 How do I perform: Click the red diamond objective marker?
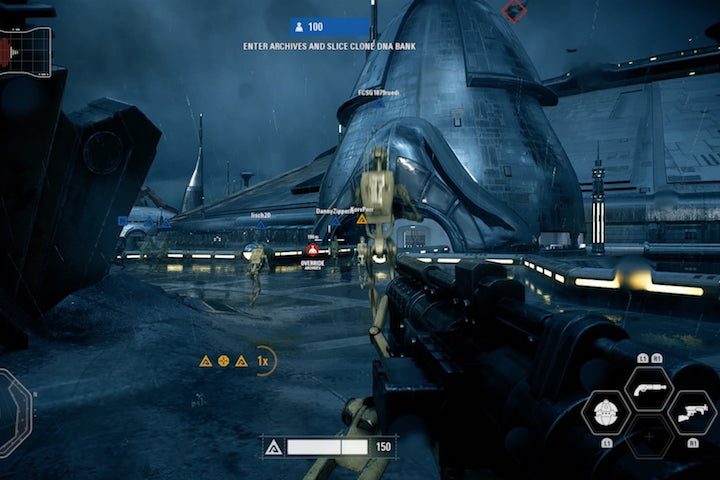tap(515, 11)
